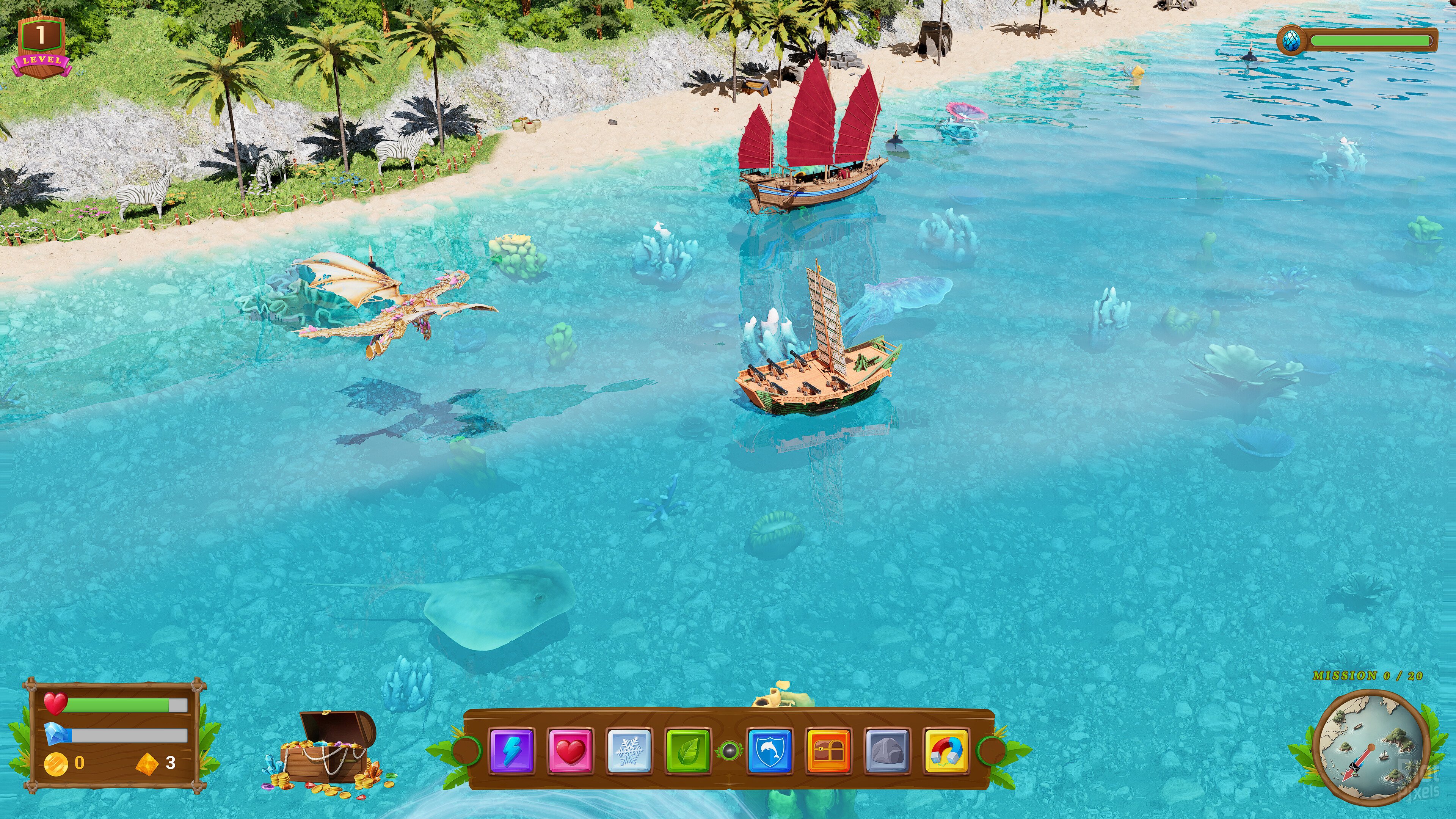
Task: Choose the treasure chest hotbar slot
Action: coord(828,751)
